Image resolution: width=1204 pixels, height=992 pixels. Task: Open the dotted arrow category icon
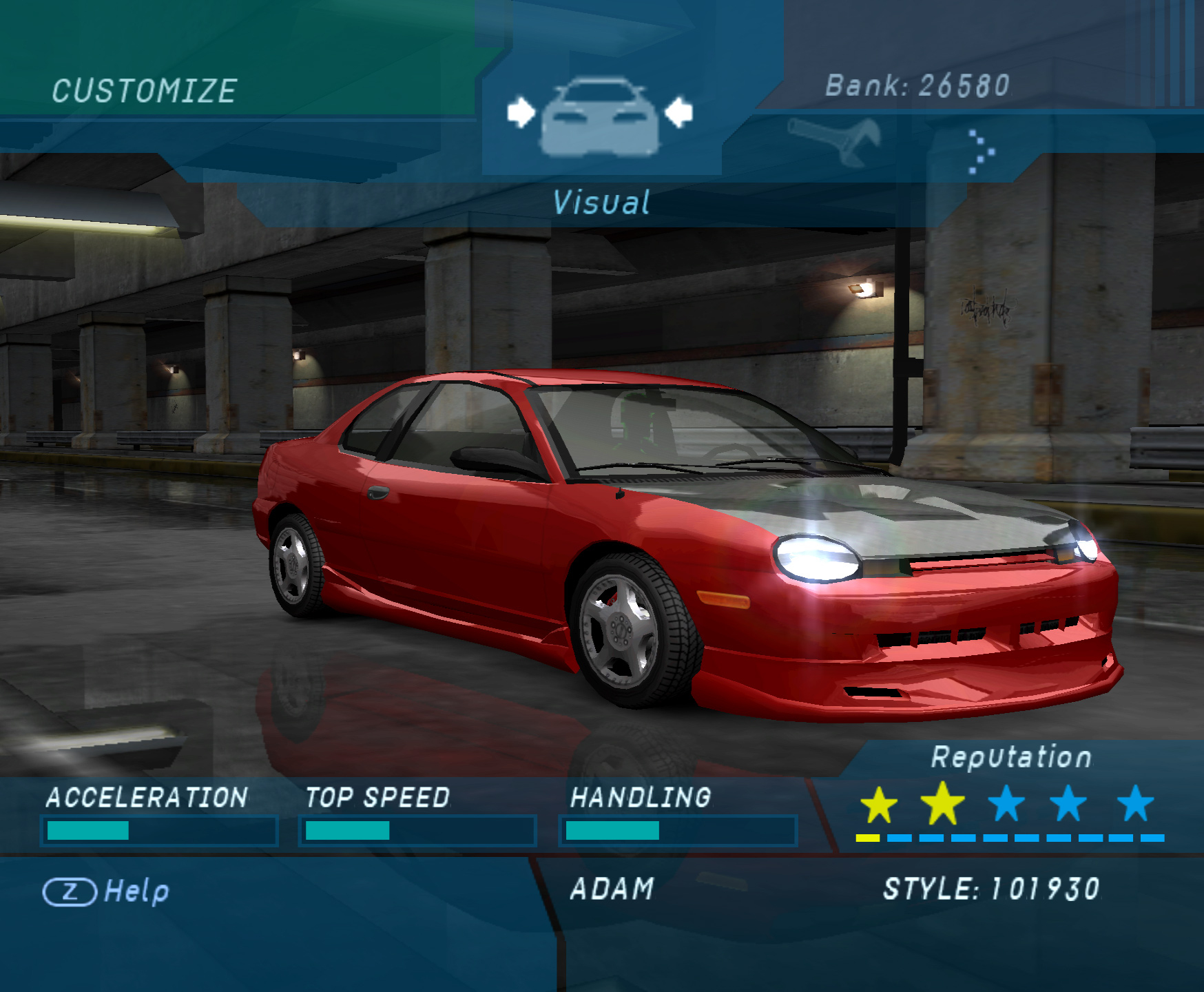(981, 152)
